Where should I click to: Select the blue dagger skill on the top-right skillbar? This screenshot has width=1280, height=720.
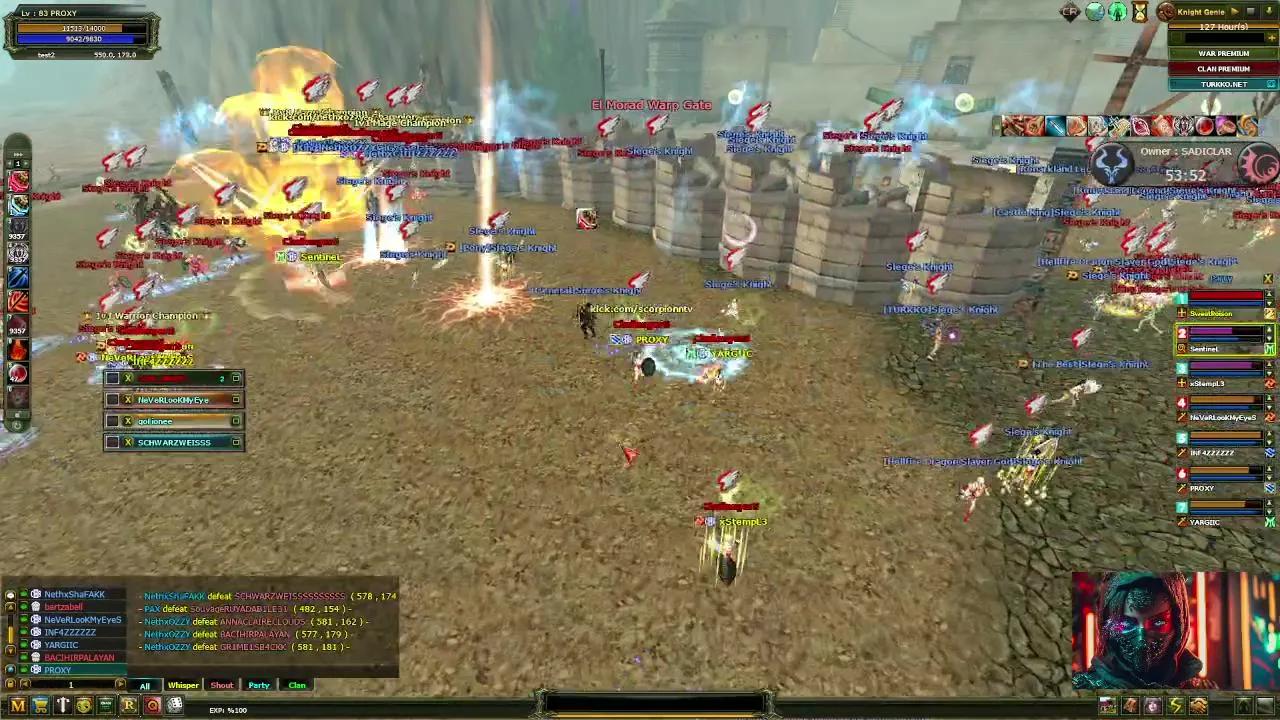coord(1056,126)
